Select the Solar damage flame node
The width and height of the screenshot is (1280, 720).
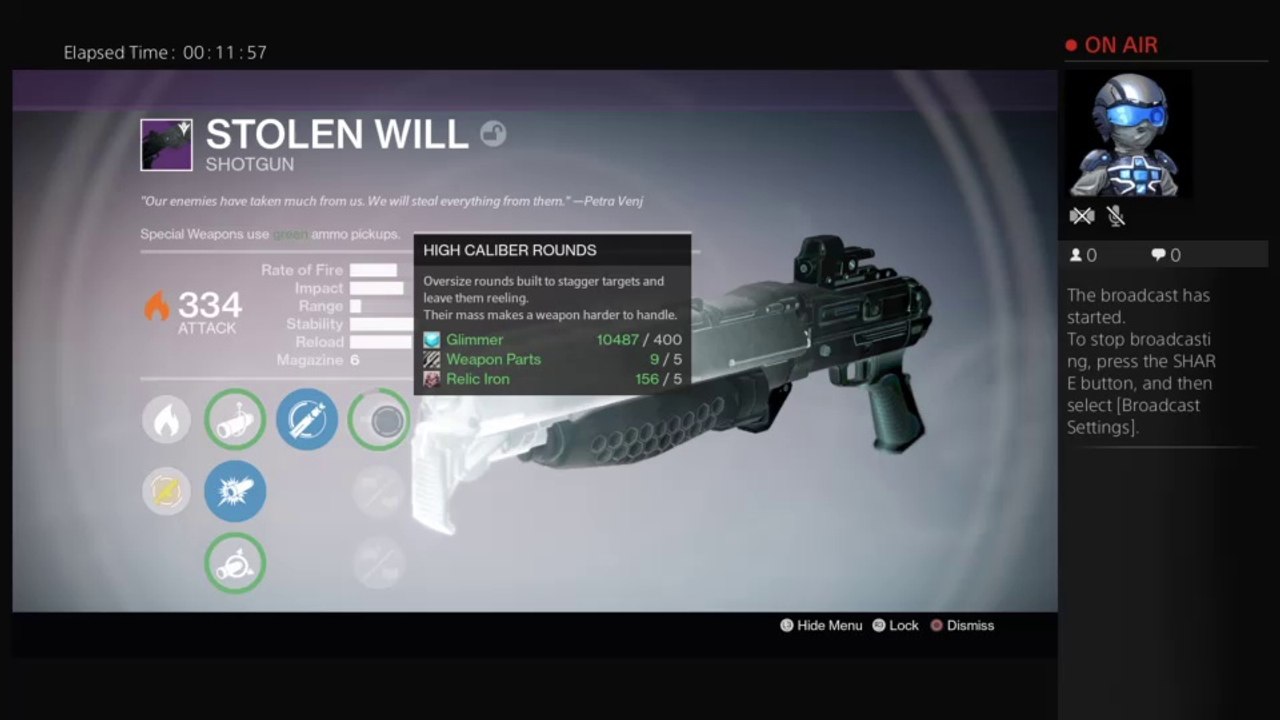click(166, 419)
